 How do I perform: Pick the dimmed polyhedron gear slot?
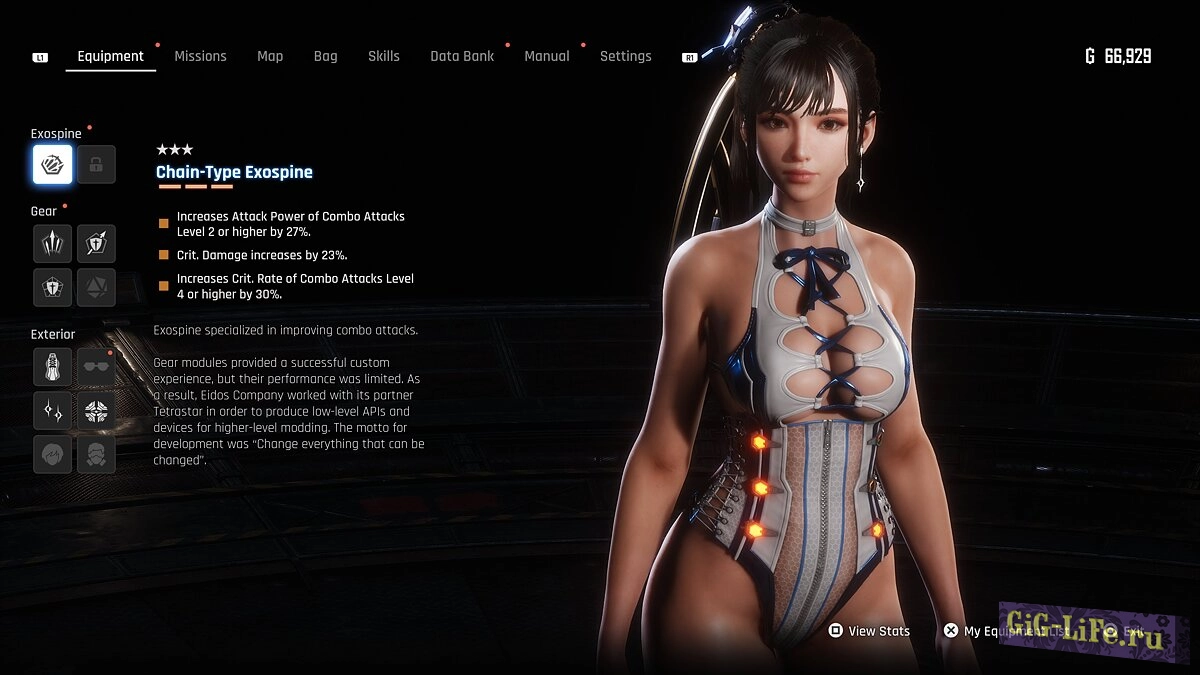coord(96,287)
